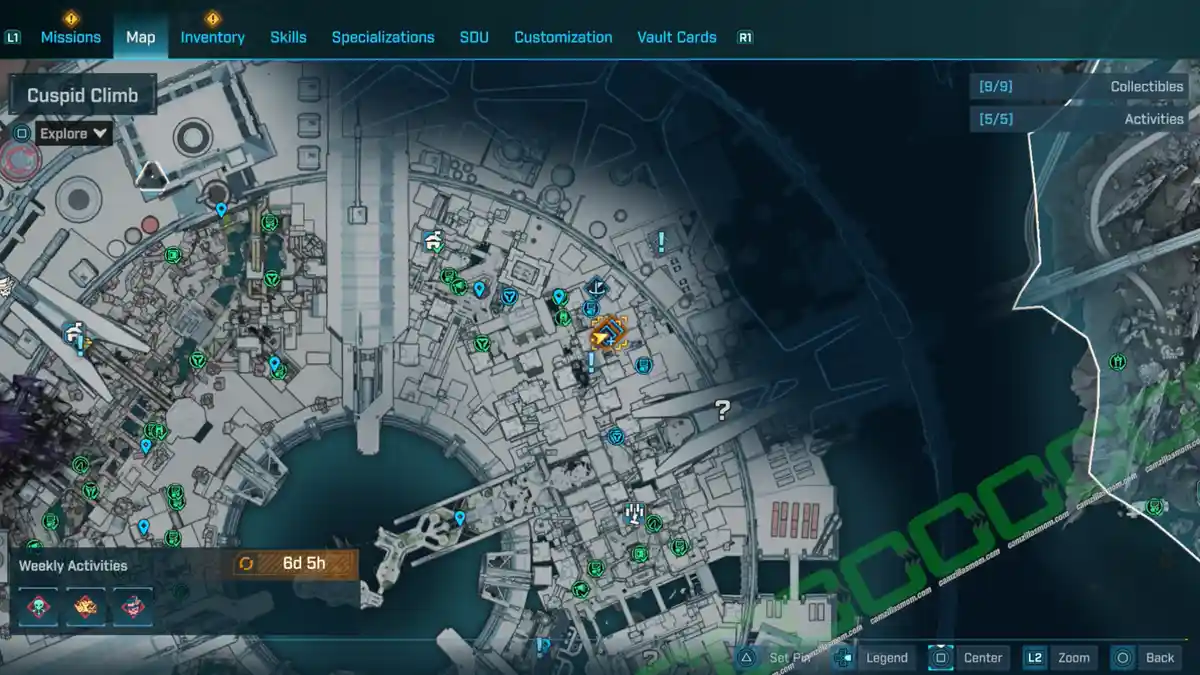Image resolution: width=1200 pixels, height=675 pixels.
Task: Go to the Specializations tab
Action: [x=383, y=37]
